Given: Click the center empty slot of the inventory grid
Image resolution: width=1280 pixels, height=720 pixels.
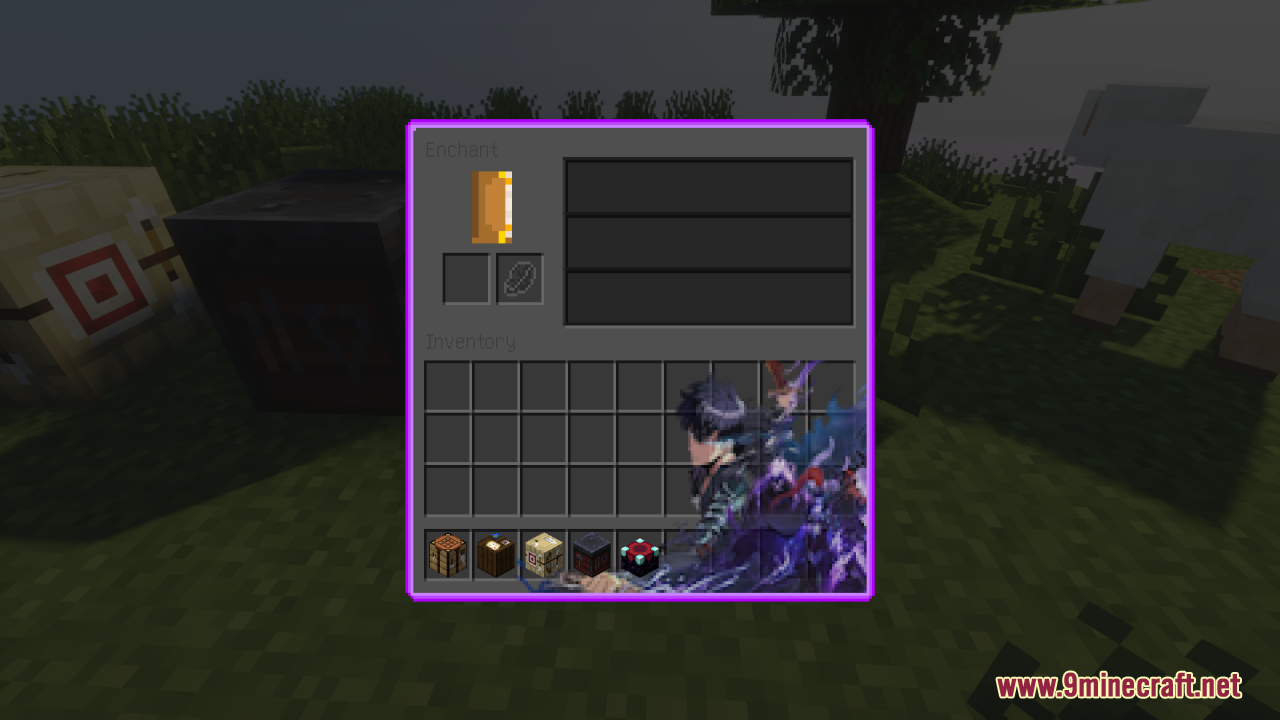Looking at the screenshot, I should coord(639,437).
